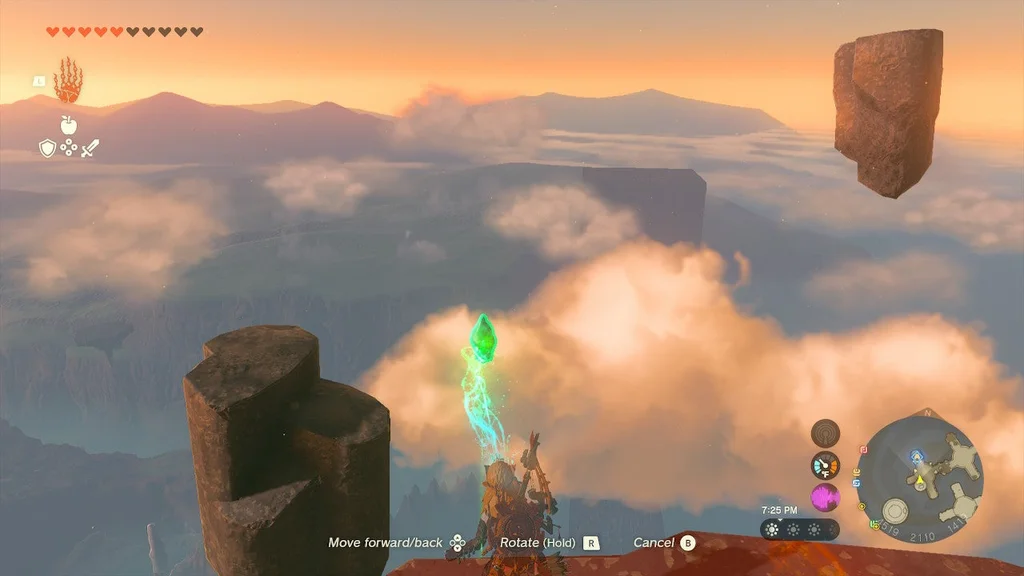Open the apple item quick-select
The width and height of the screenshot is (1024, 576).
click(68, 125)
